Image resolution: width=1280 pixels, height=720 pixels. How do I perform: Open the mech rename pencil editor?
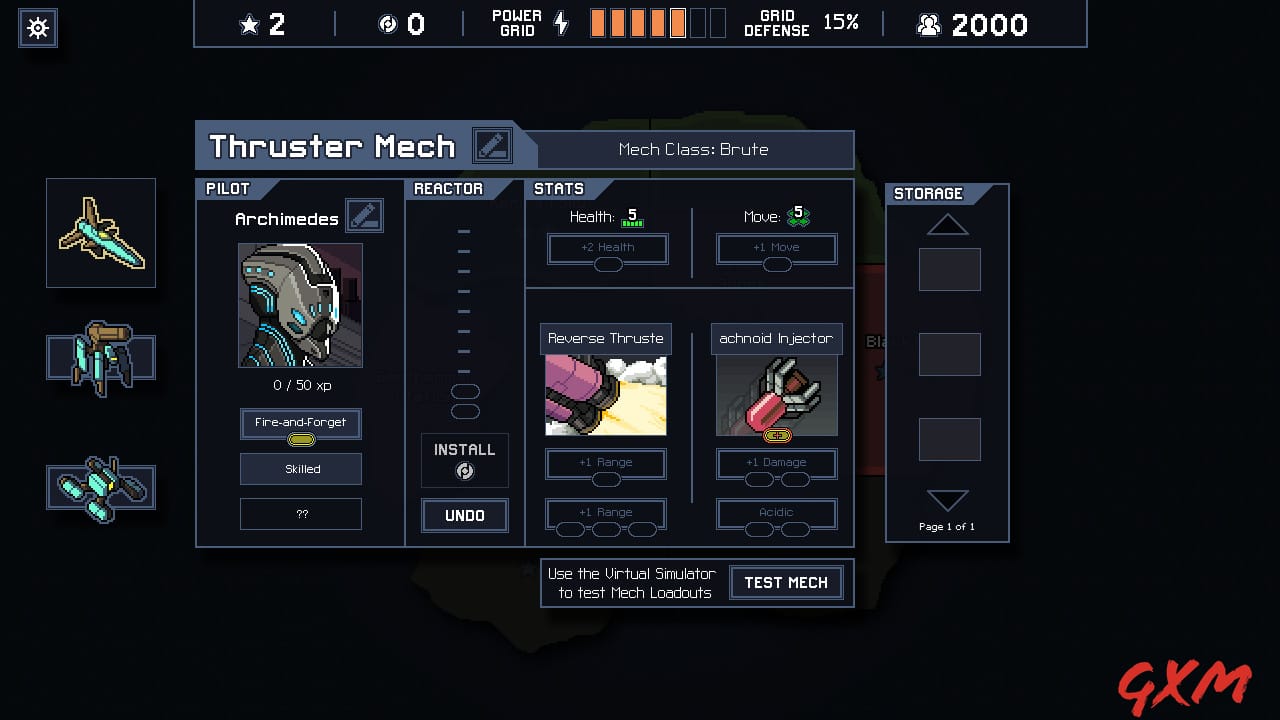point(493,145)
